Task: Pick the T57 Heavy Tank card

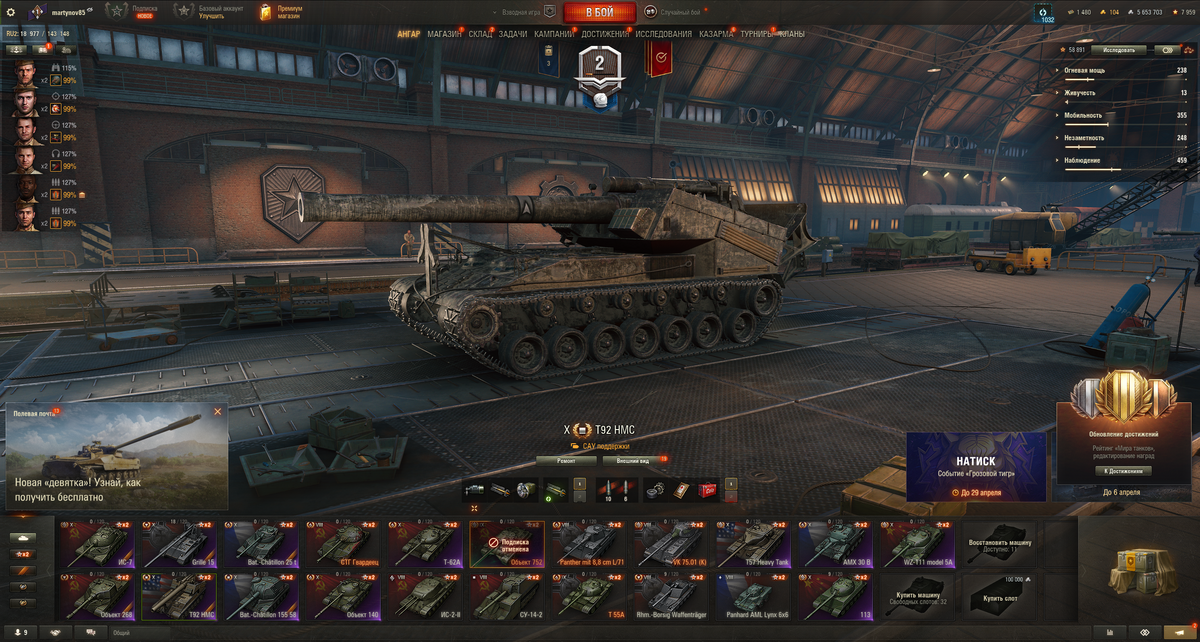Action: click(752, 545)
